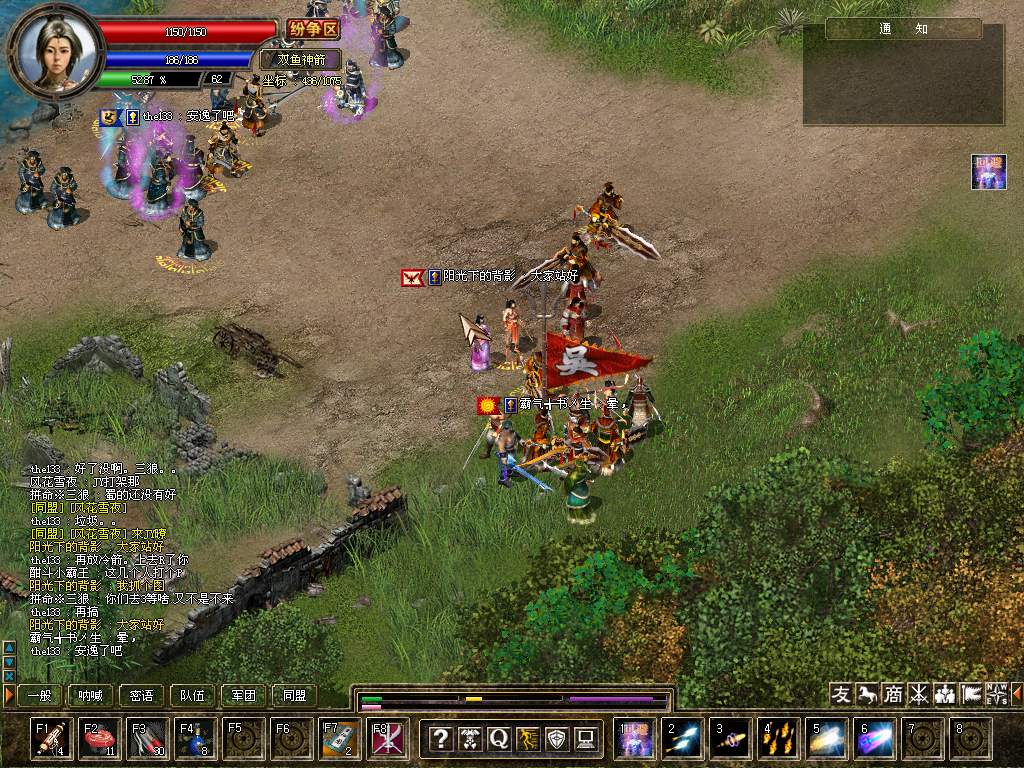Open the question mark help button
The width and height of the screenshot is (1024, 768).
coord(441,739)
